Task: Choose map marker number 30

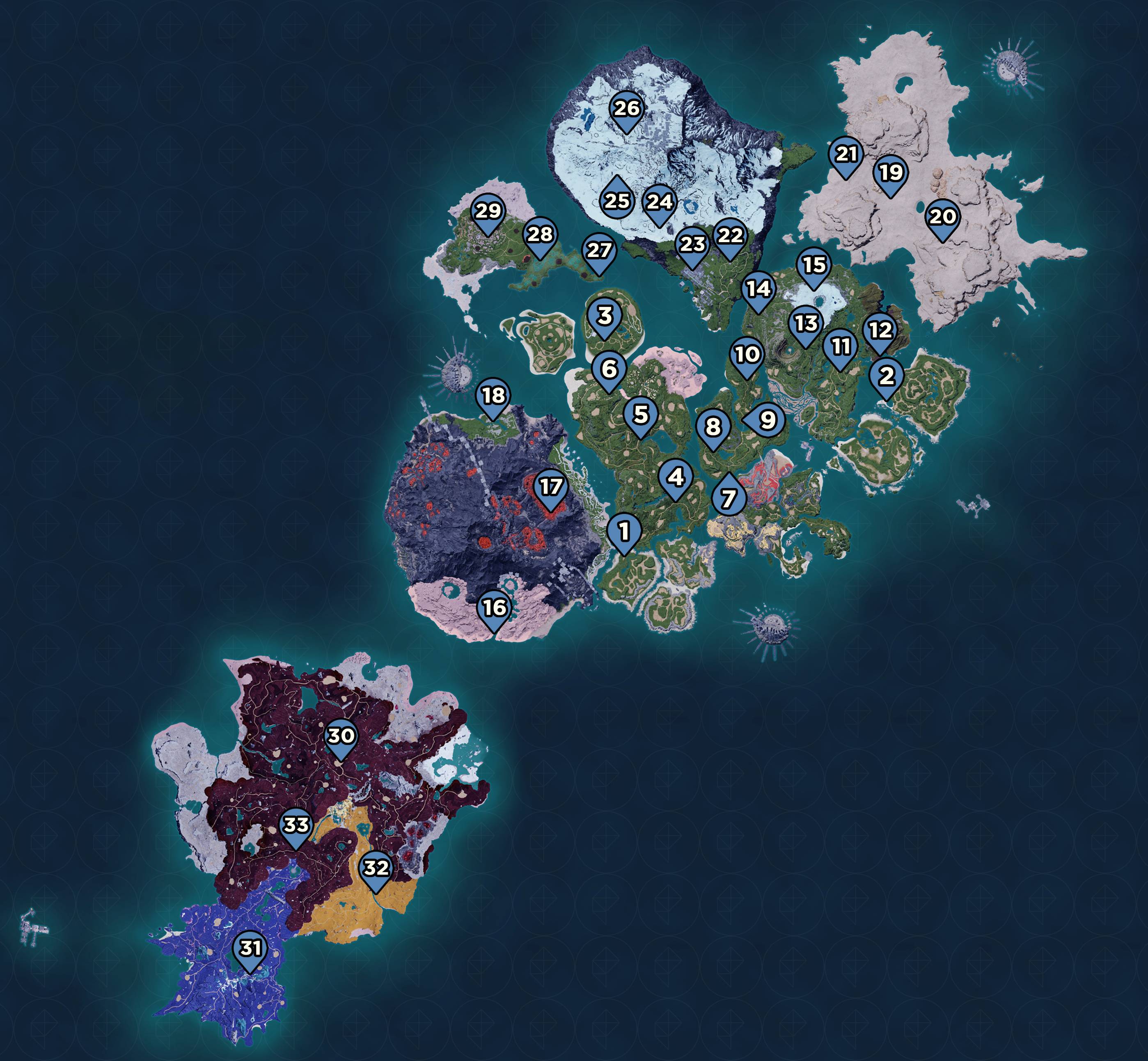Action: click(x=341, y=737)
